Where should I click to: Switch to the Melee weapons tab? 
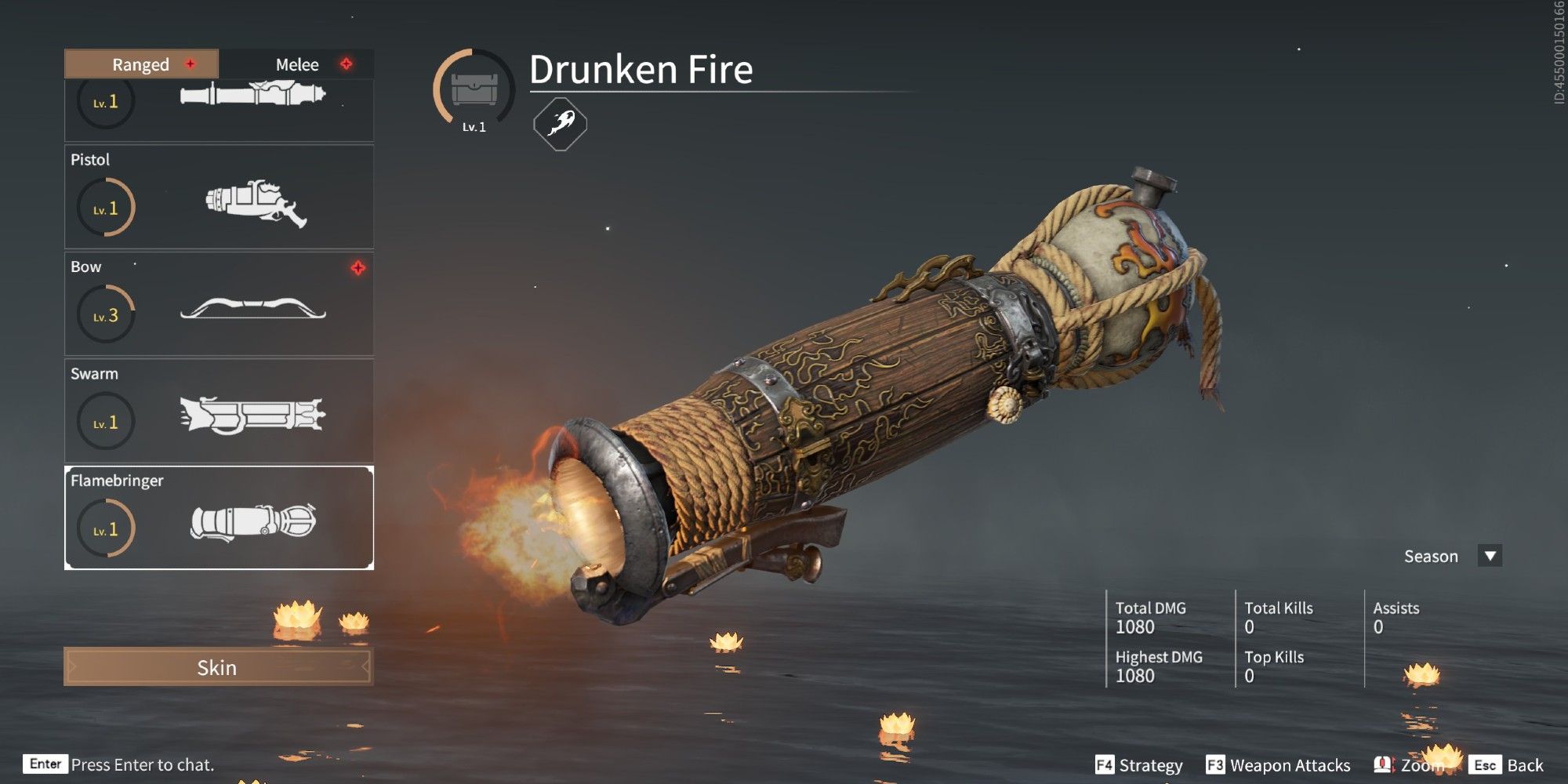coord(297,64)
